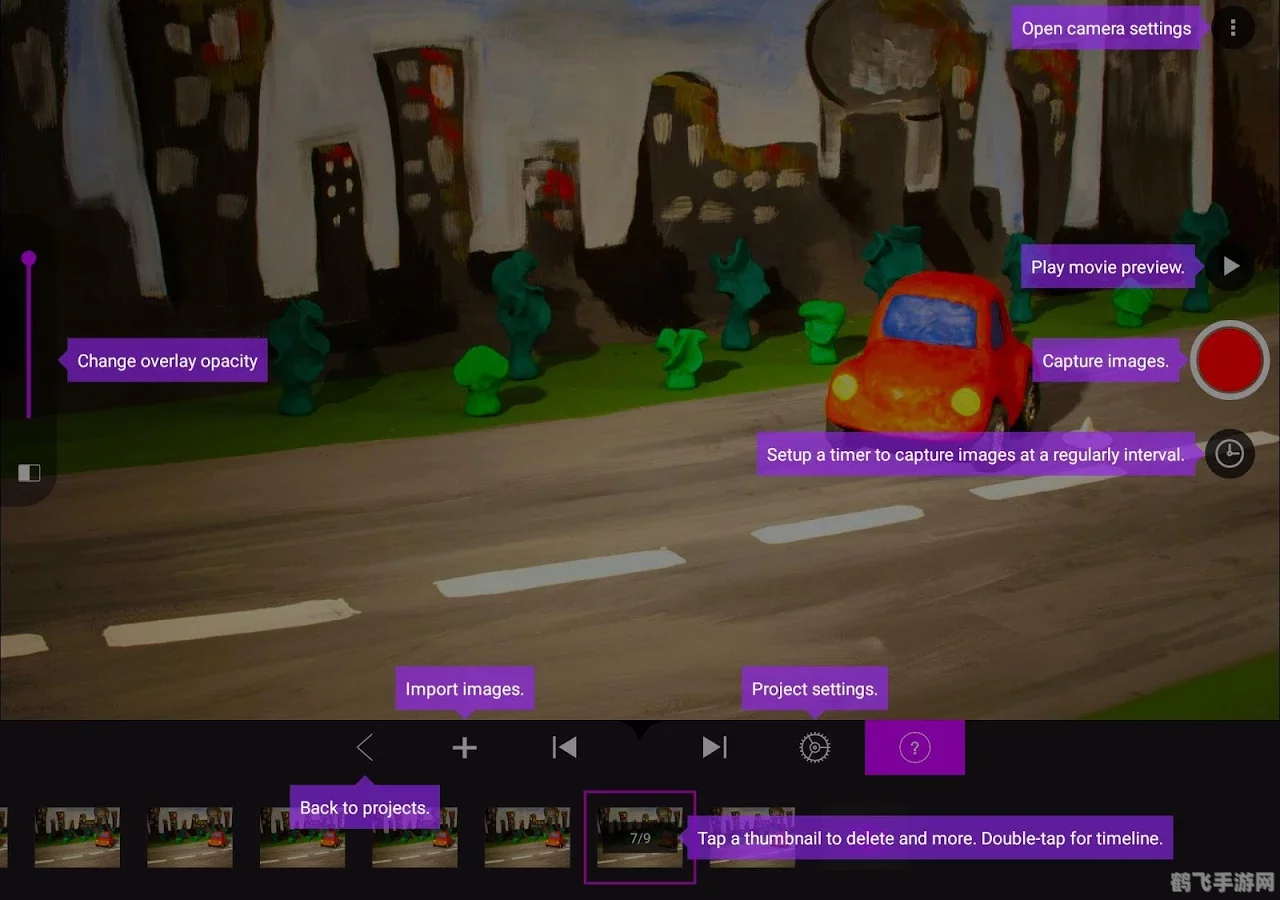The height and width of the screenshot is (900, 1280).
Task: Import images with the plus icon
Action: tap(464, 747)
